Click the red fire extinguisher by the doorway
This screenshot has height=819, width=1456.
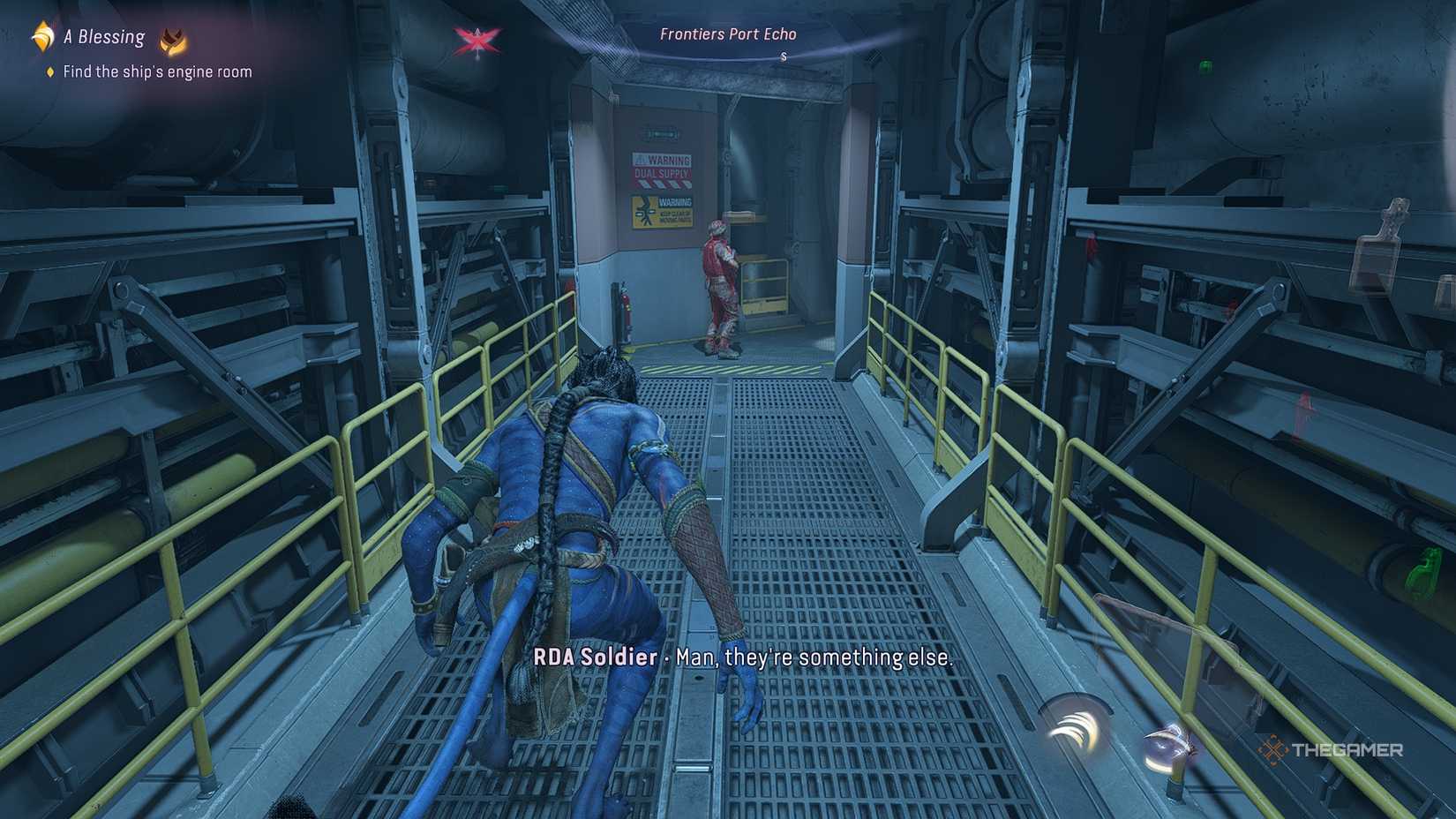[626, 308]
